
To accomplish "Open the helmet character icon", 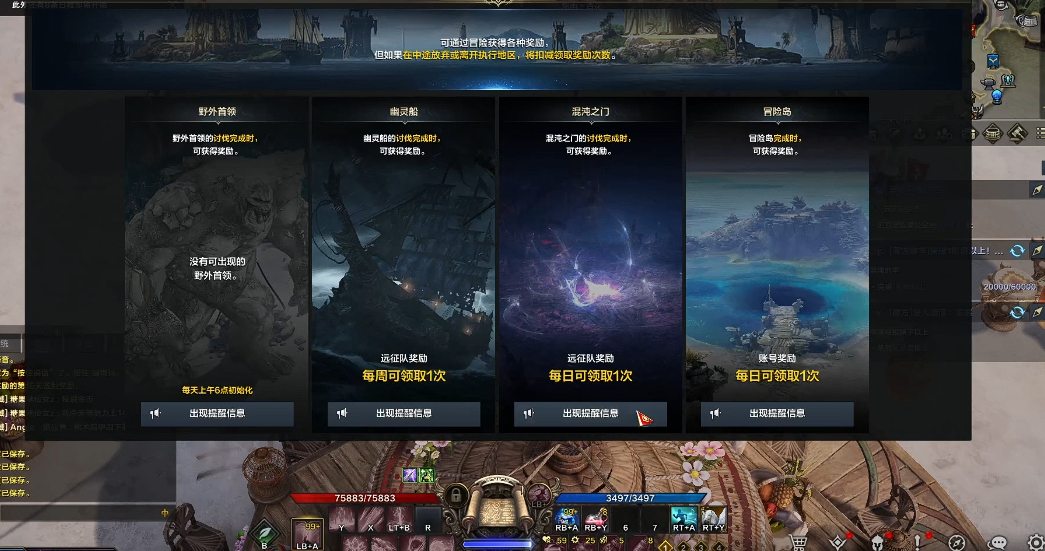I will (878, 543).
